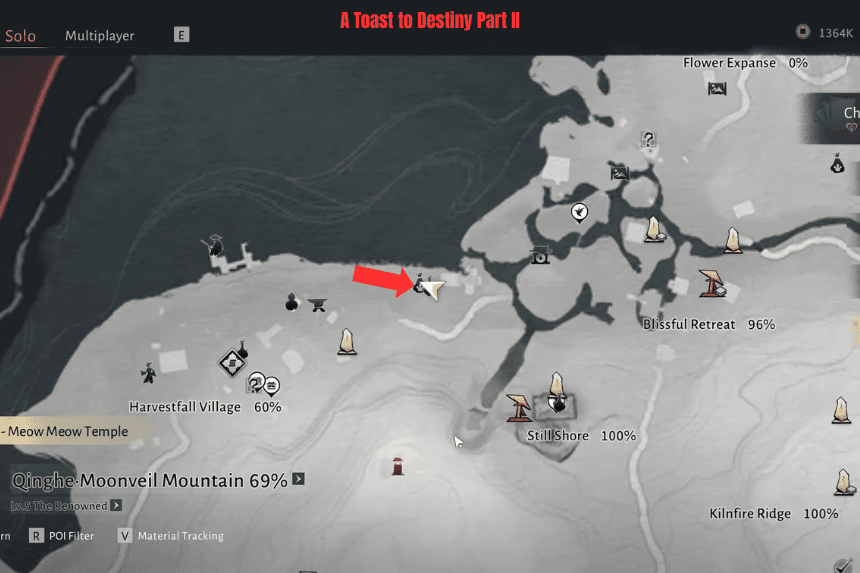Select the anvil blacksmith map marker
This screenshot has height=573, width=860.
pos(319,304)
